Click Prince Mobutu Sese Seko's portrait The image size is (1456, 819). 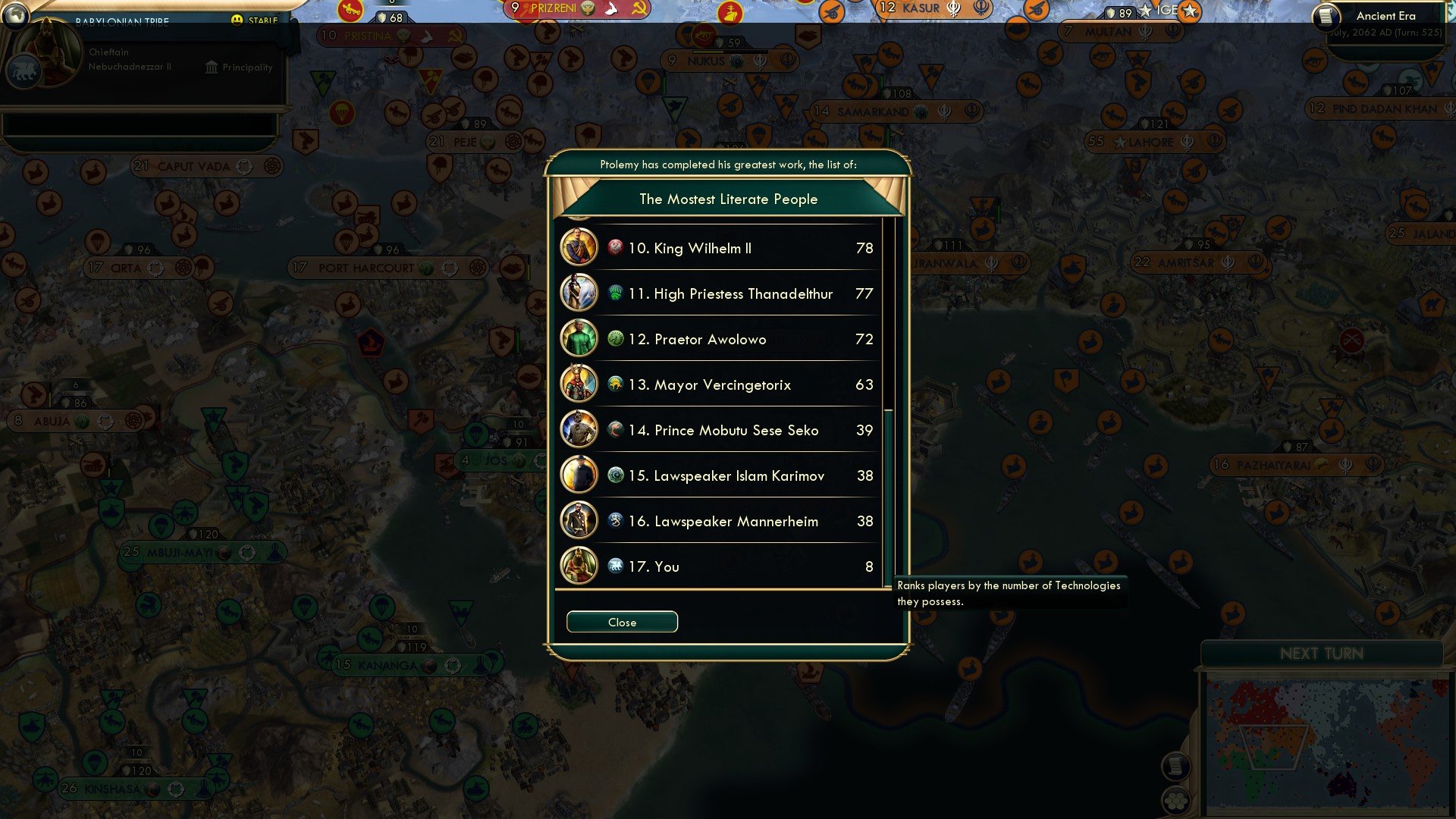pyautogui.click(x=579, y=430)
